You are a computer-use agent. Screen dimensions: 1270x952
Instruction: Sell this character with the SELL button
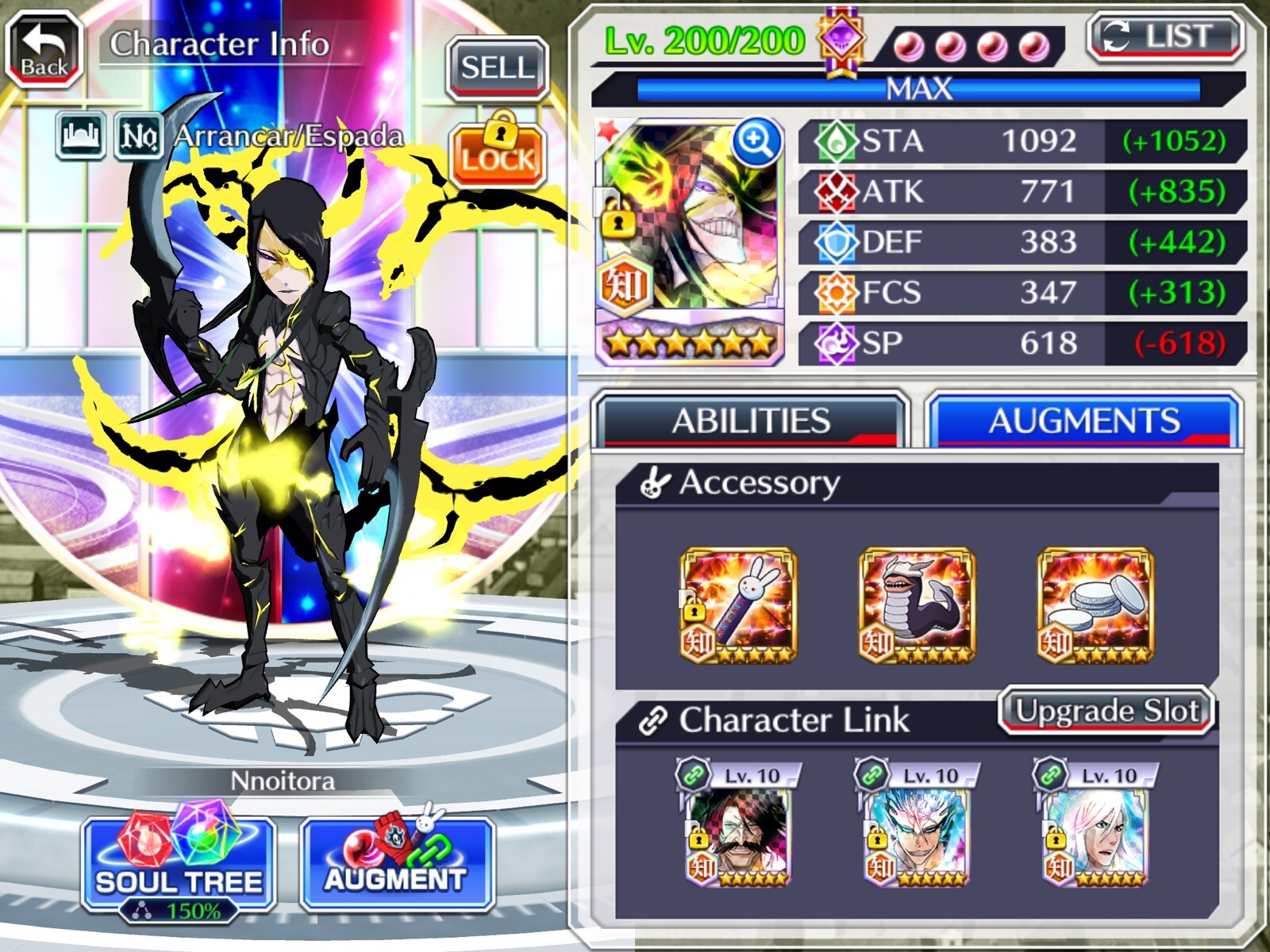tap(497, 68)
